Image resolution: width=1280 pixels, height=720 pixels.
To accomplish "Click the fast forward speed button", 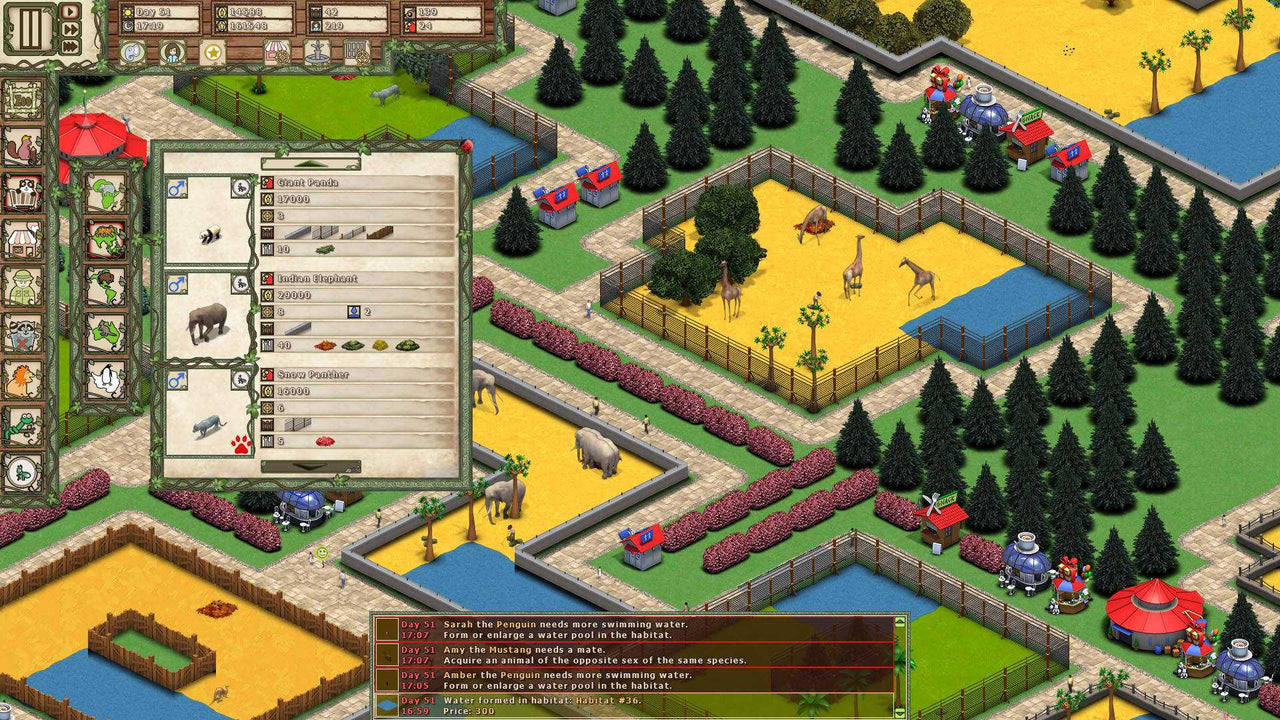I will (x=70, y=28).
